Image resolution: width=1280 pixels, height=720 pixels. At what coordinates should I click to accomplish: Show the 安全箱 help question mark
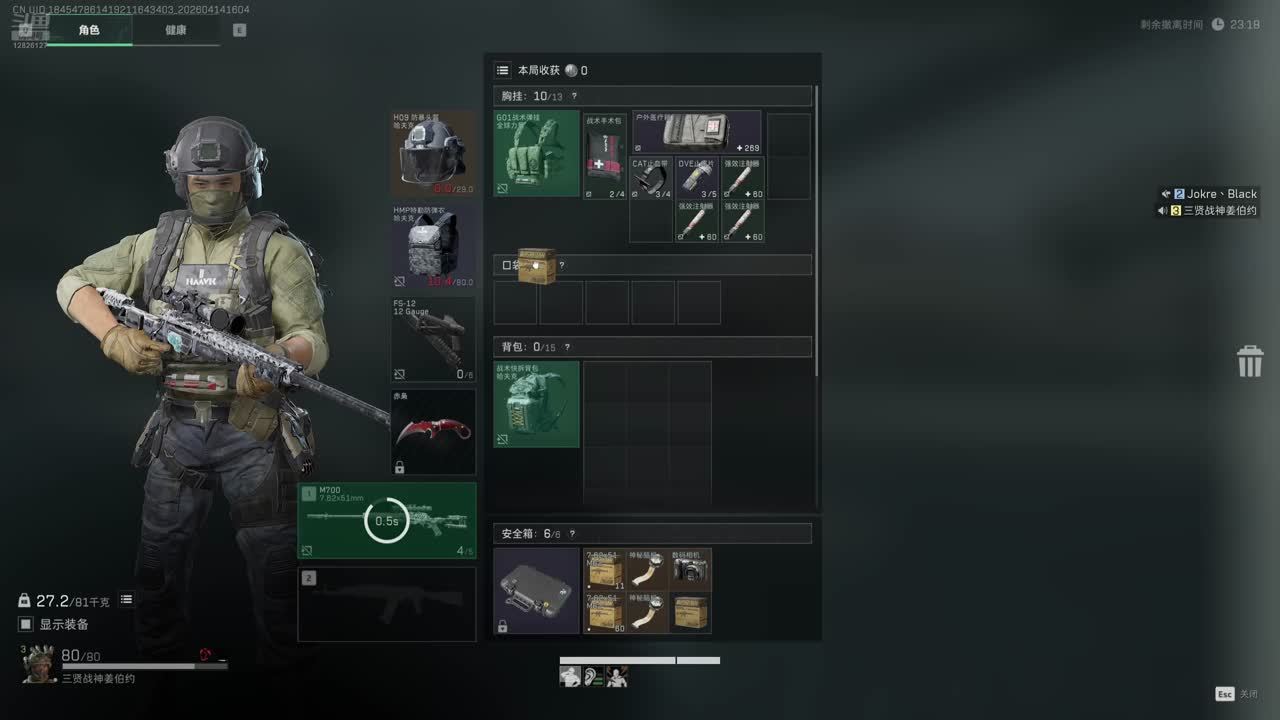coord(572,534)
